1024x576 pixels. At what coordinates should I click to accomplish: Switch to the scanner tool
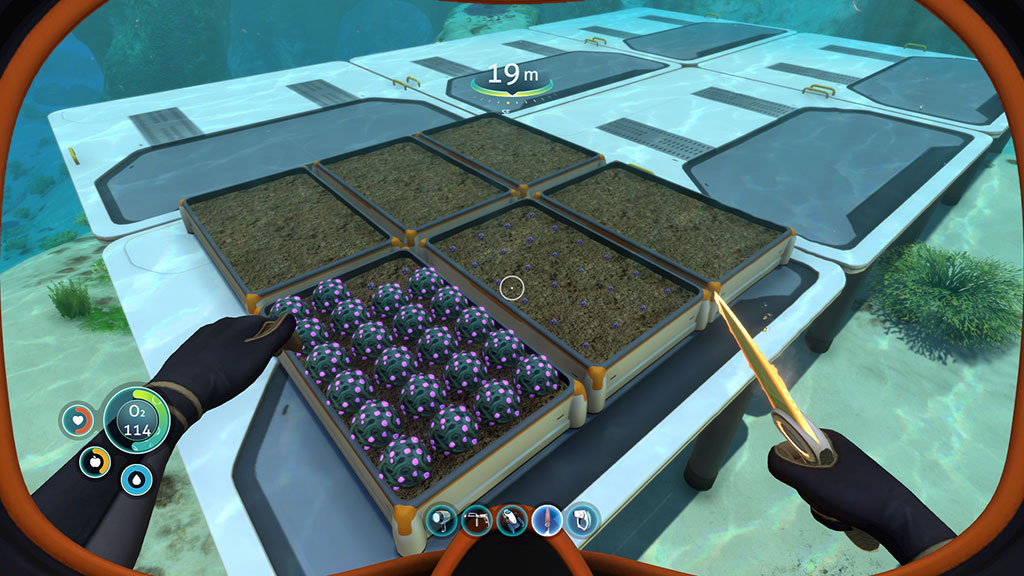582,519
